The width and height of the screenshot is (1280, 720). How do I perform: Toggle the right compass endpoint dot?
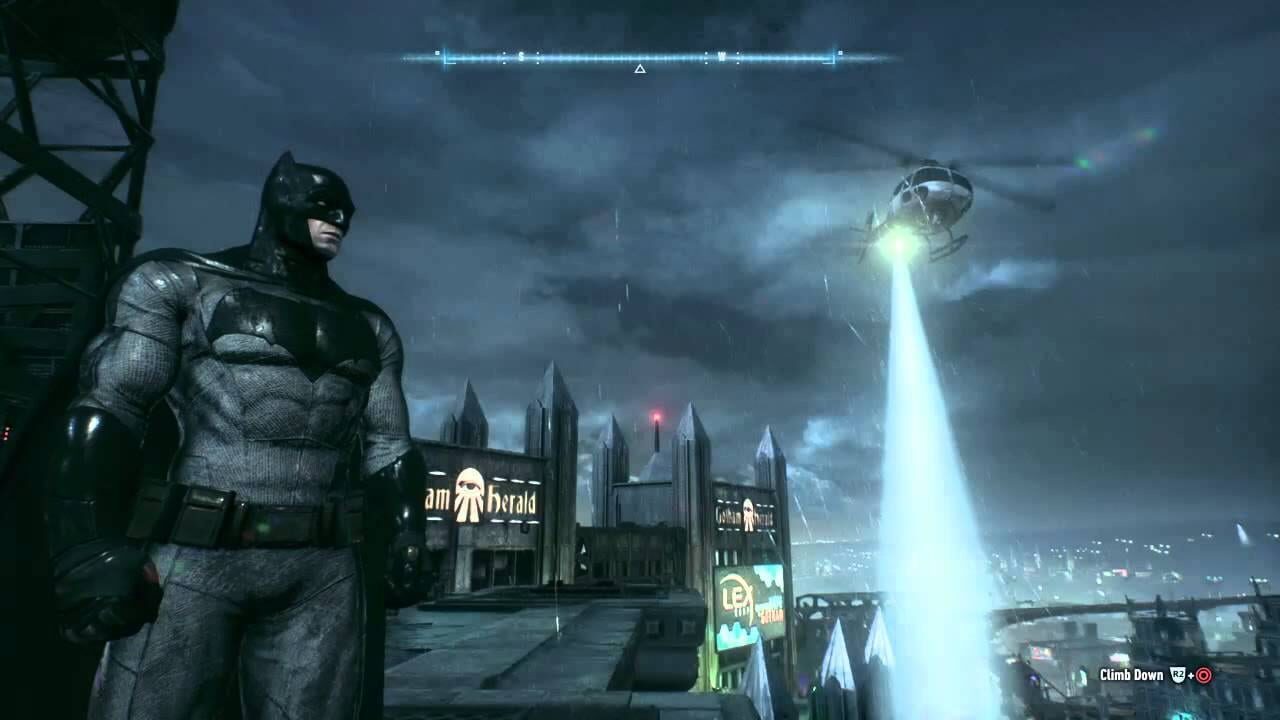(x=843, y=51)
